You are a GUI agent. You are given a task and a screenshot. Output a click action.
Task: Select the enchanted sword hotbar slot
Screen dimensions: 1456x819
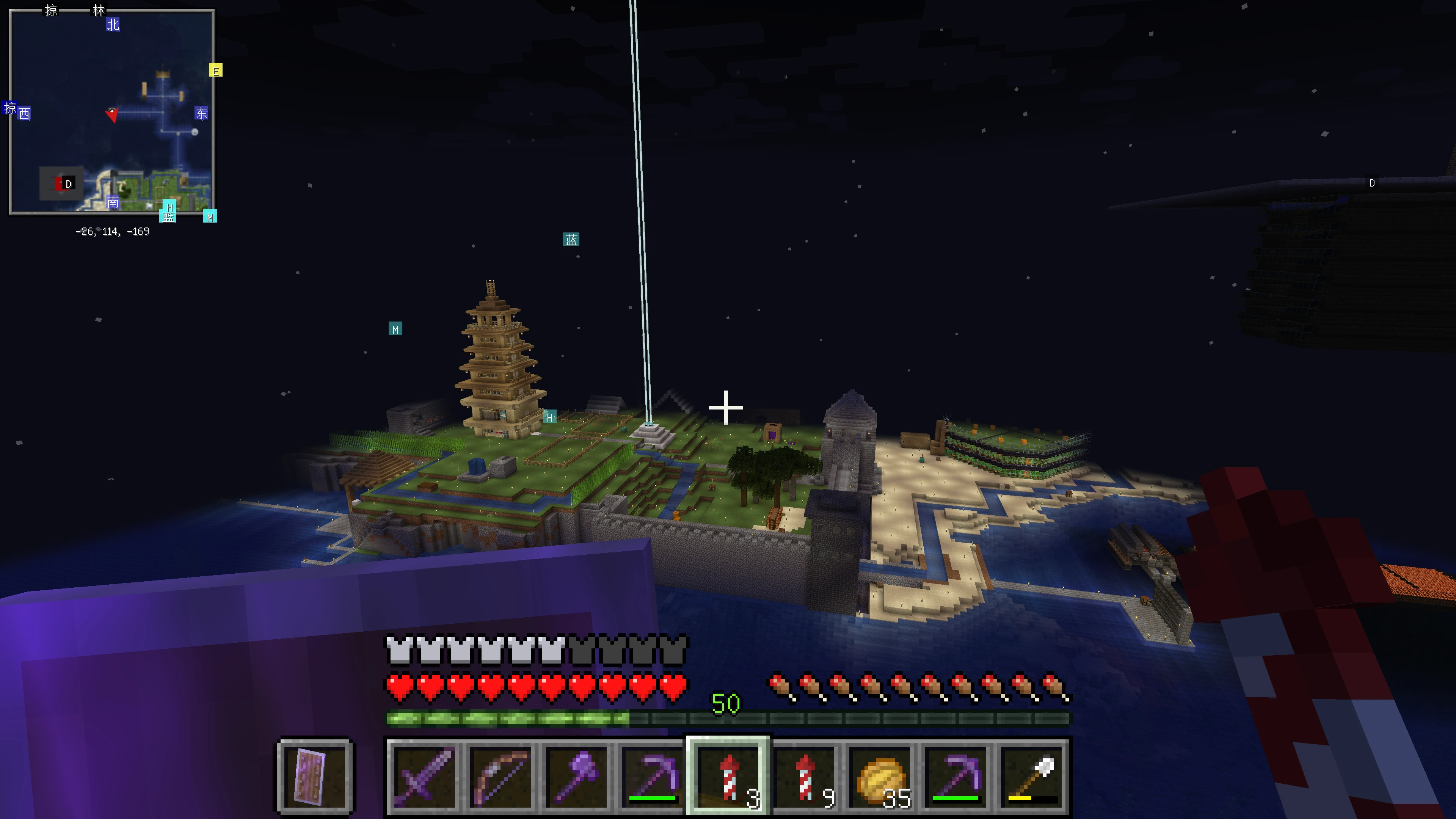(424, 776)
